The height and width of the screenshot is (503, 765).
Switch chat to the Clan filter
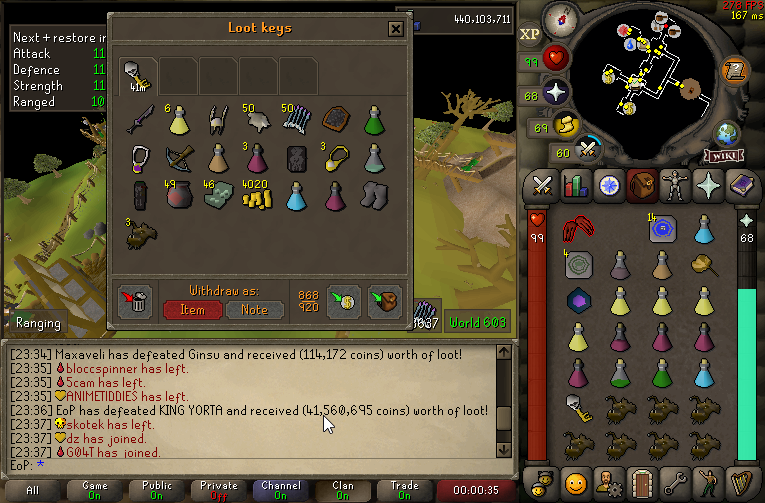point(343,490)
